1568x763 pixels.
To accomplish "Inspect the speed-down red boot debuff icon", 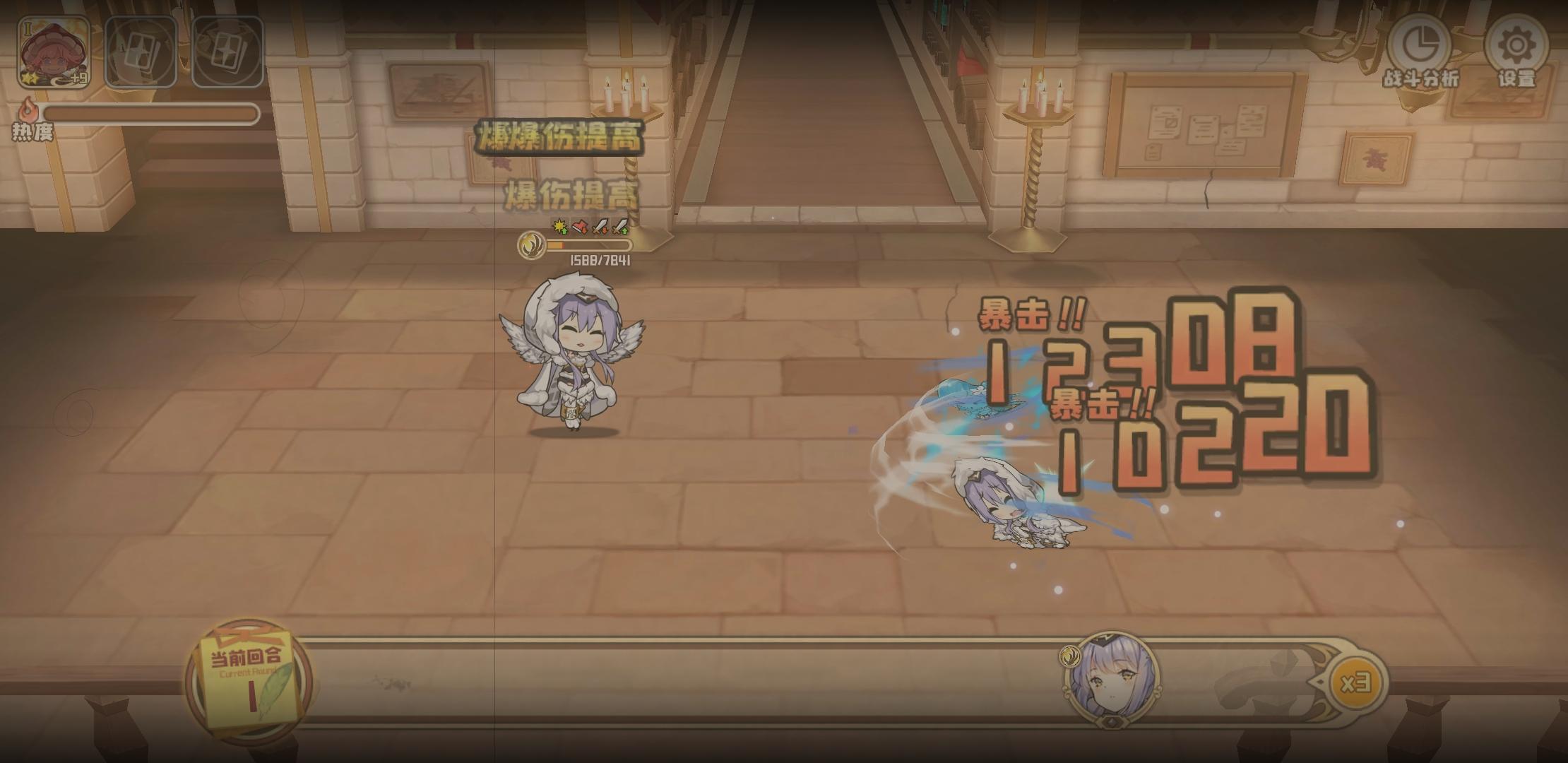I will click(581, 226).
